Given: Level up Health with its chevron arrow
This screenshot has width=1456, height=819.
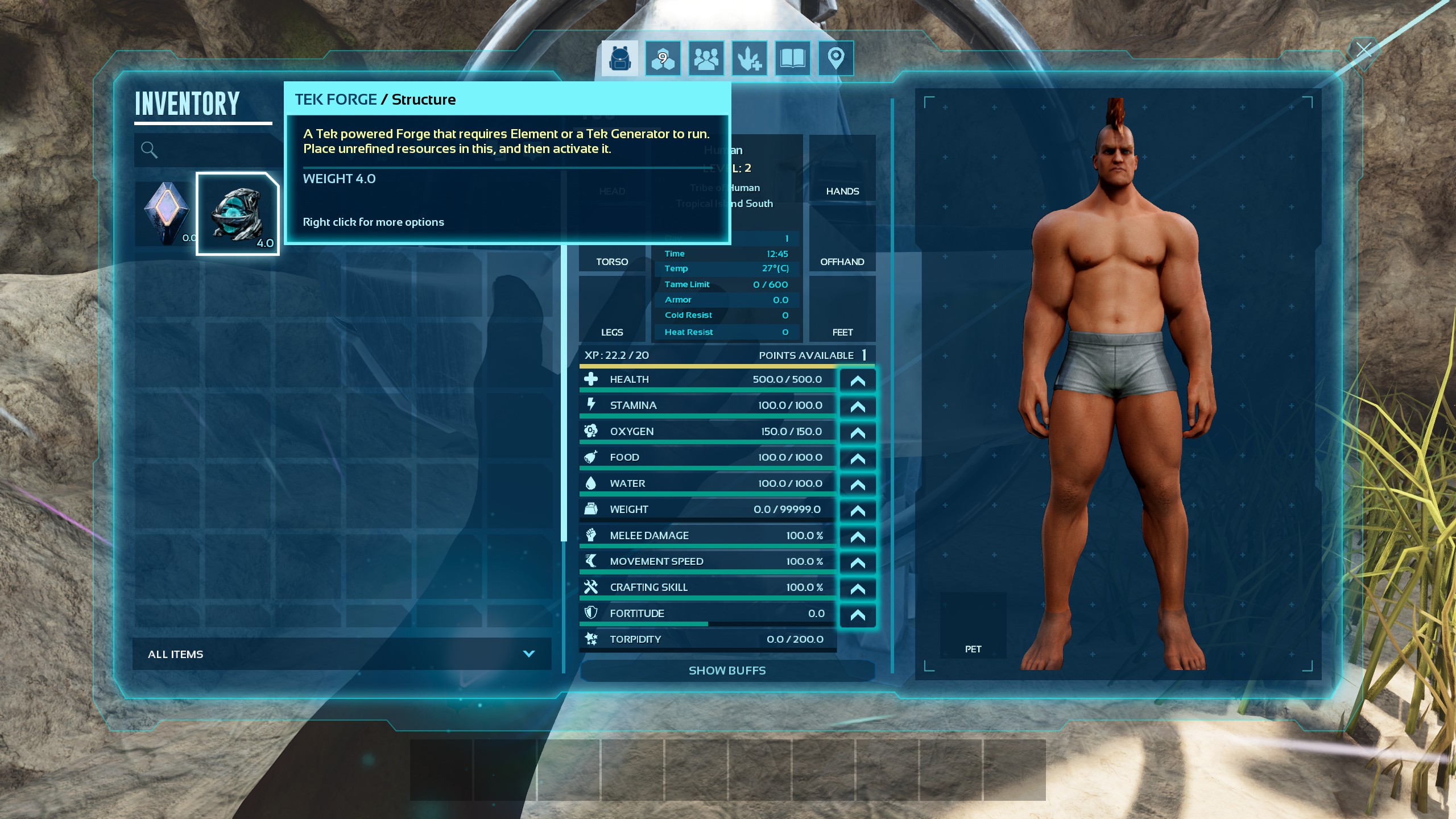Looking at the screenshot, I should (x=858, y=380).
